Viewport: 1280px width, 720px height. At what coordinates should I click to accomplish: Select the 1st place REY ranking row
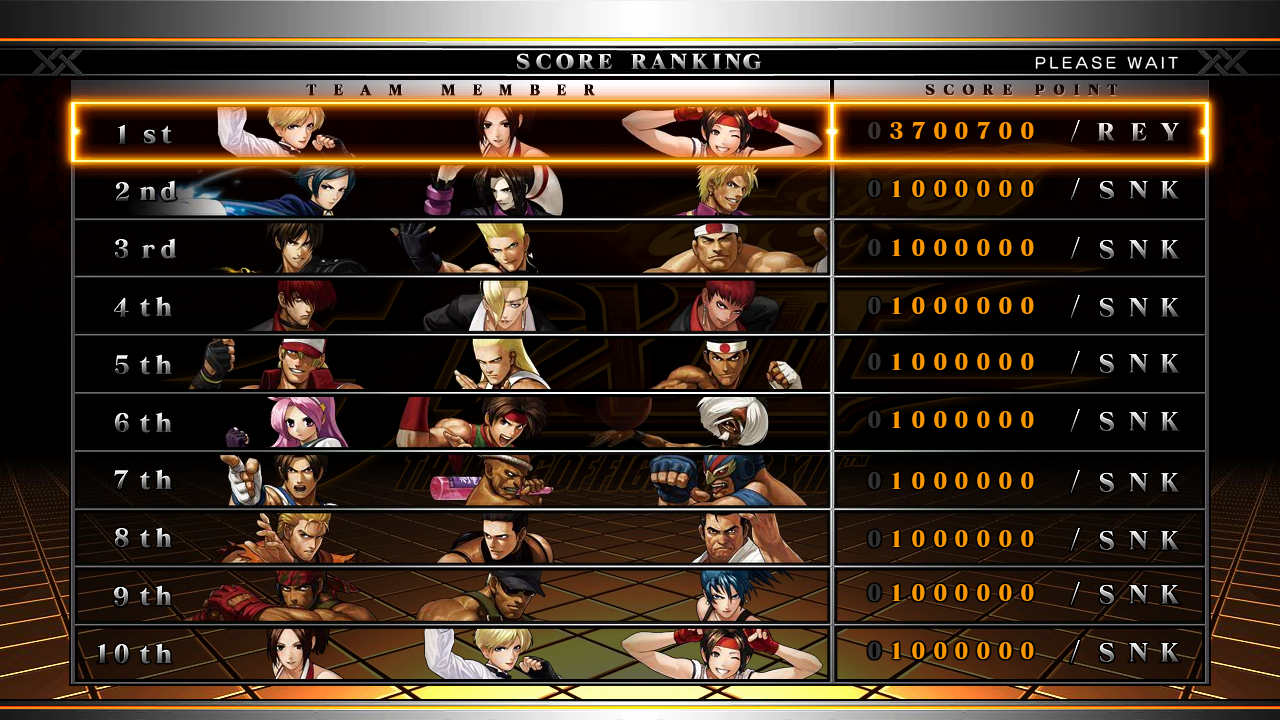point(640,132)
